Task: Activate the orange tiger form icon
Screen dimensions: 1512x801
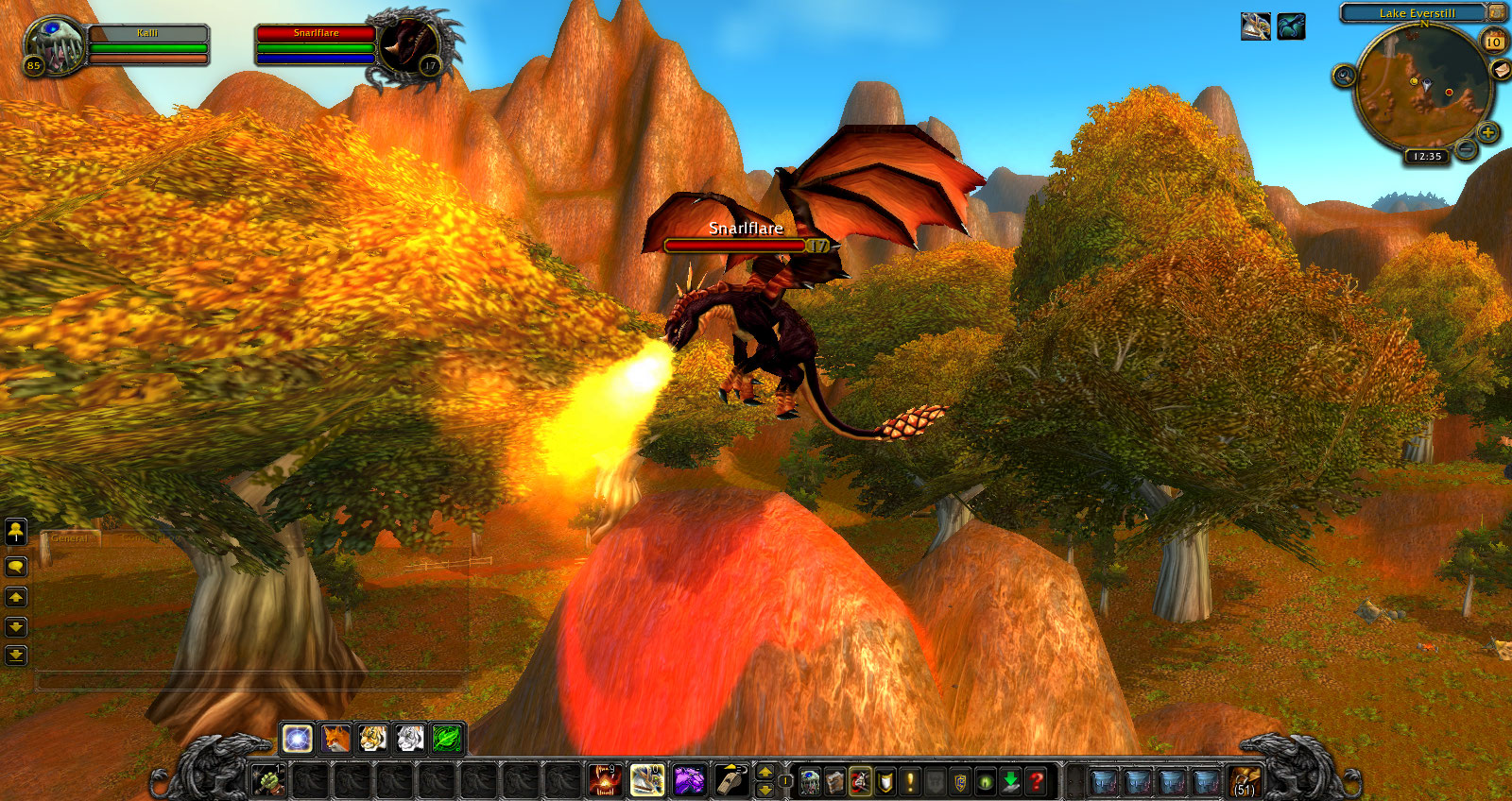Action: pyautogui.click(x=372, y=738)
